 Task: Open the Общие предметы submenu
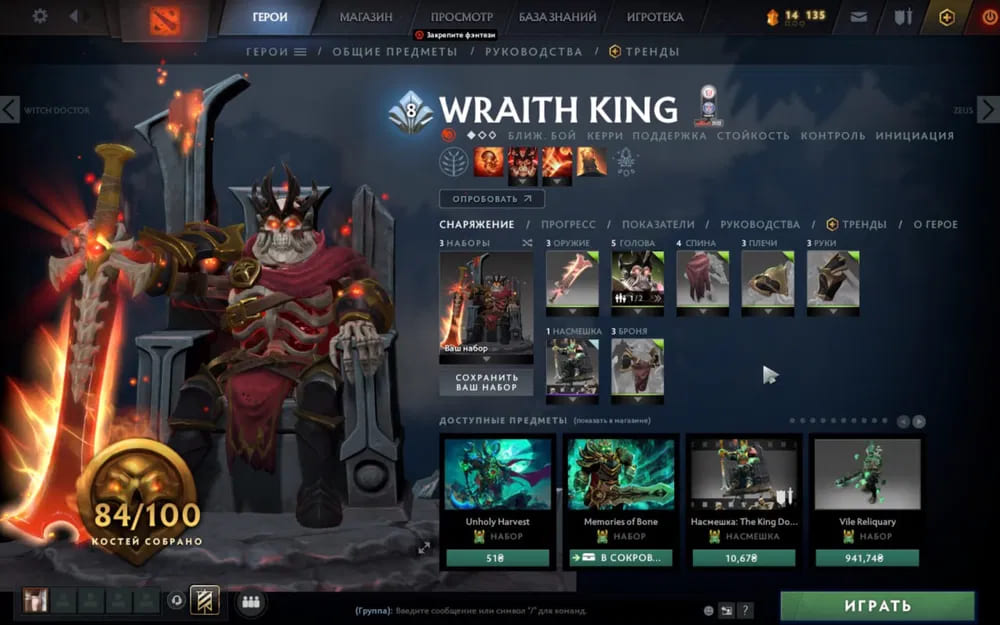click(x=394, y=52)
